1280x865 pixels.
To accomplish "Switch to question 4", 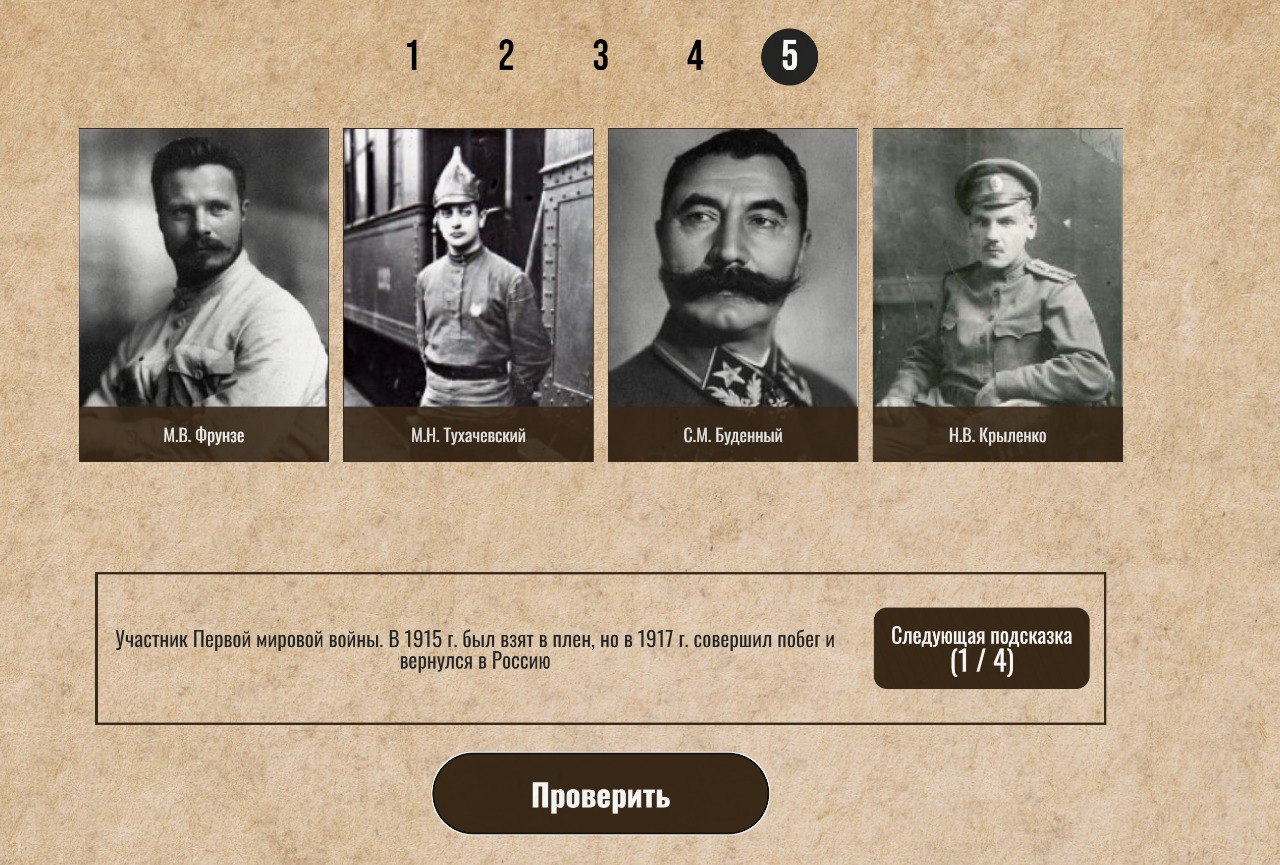I will 694,55.
